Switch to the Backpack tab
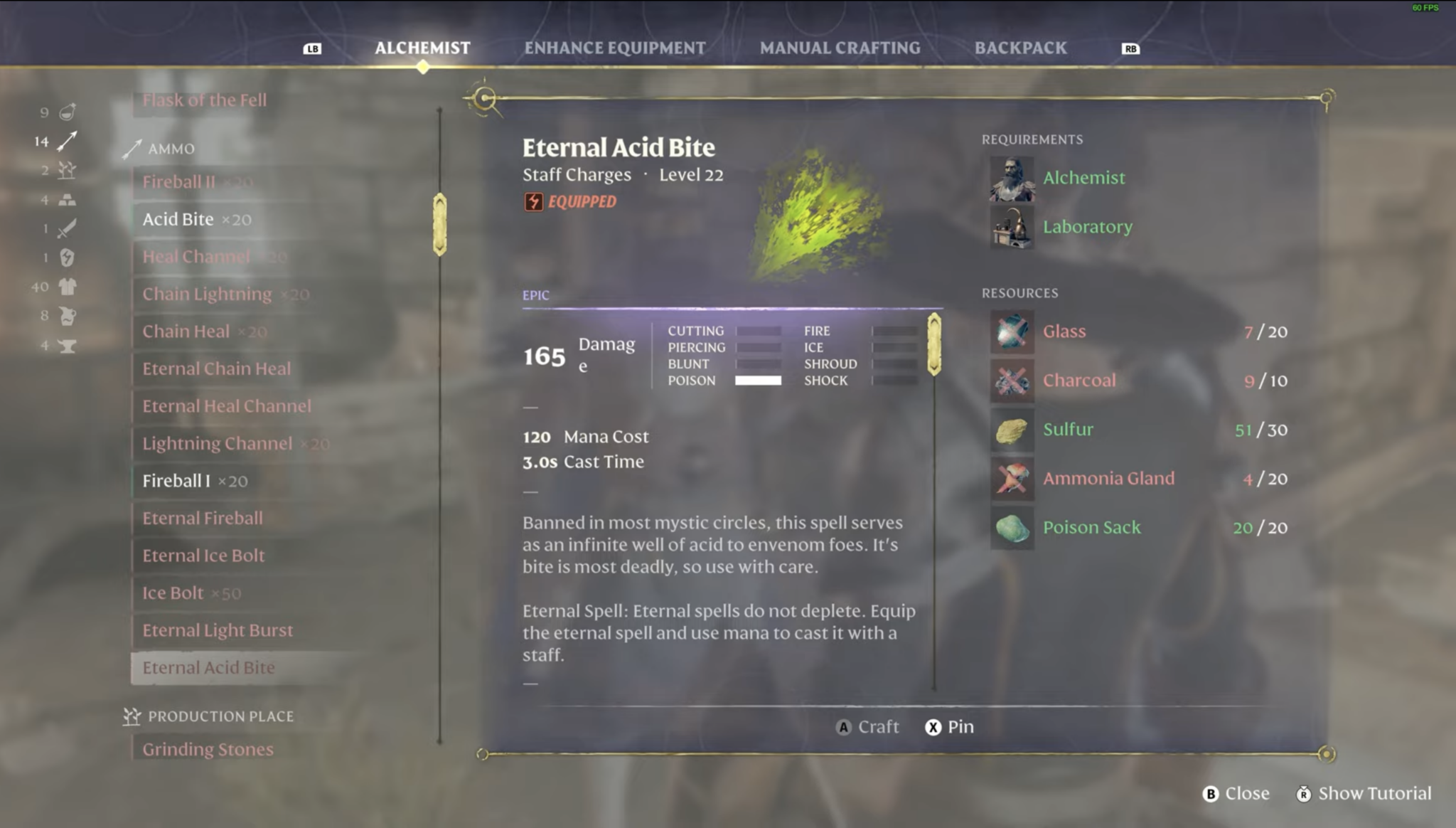 [x=1020, y=48]
